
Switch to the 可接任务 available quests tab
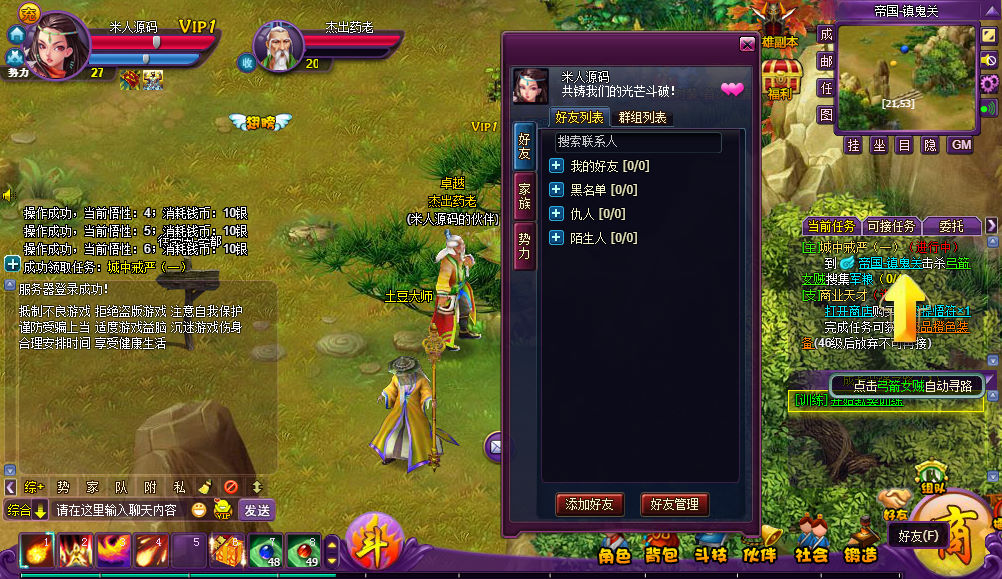(x=889, y=226)
